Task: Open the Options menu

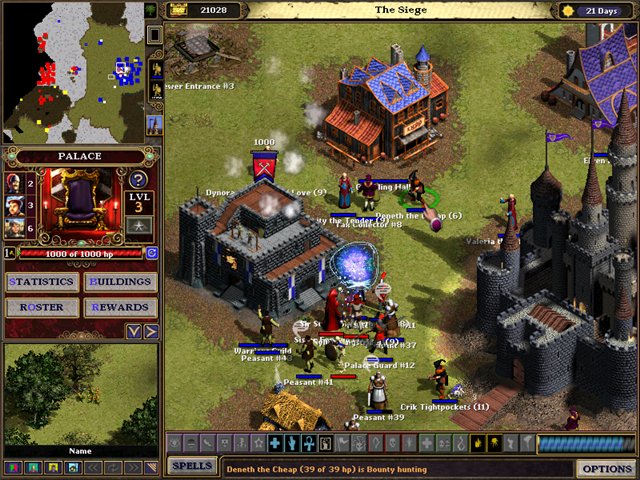Action: (x=606, y=468)
